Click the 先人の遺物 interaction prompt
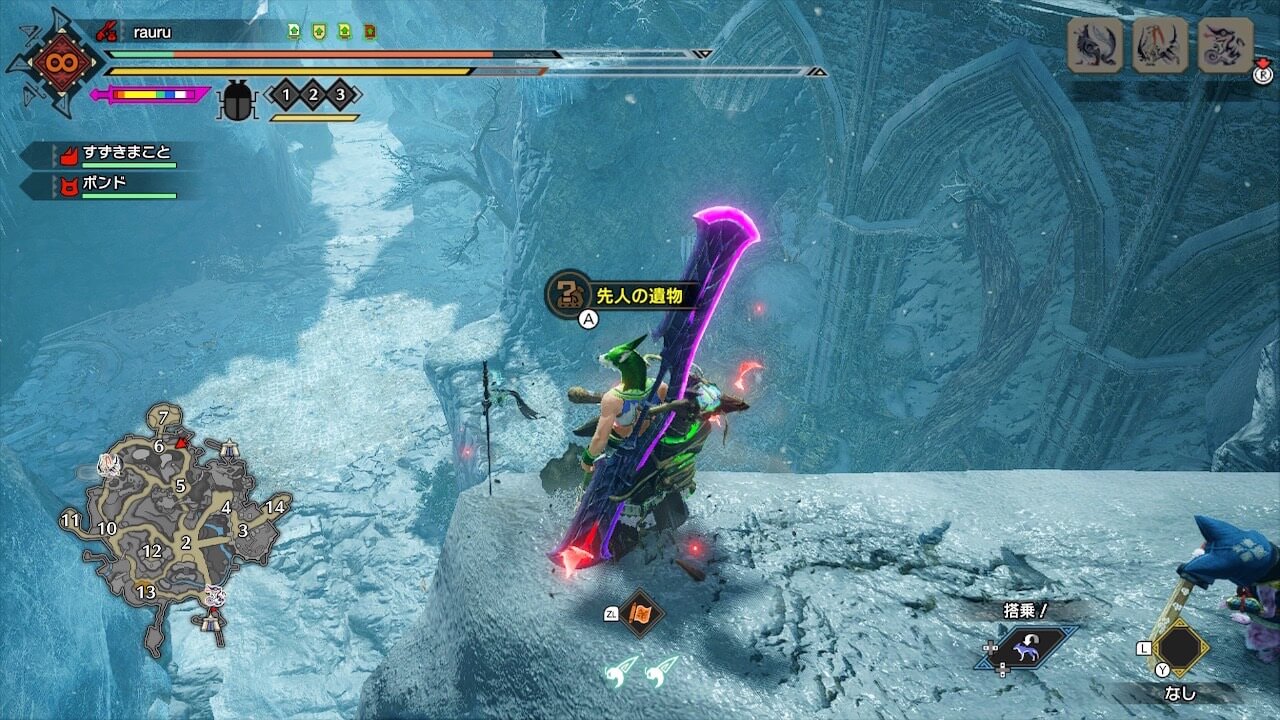The image size is (1280, 720). point(621,295)
